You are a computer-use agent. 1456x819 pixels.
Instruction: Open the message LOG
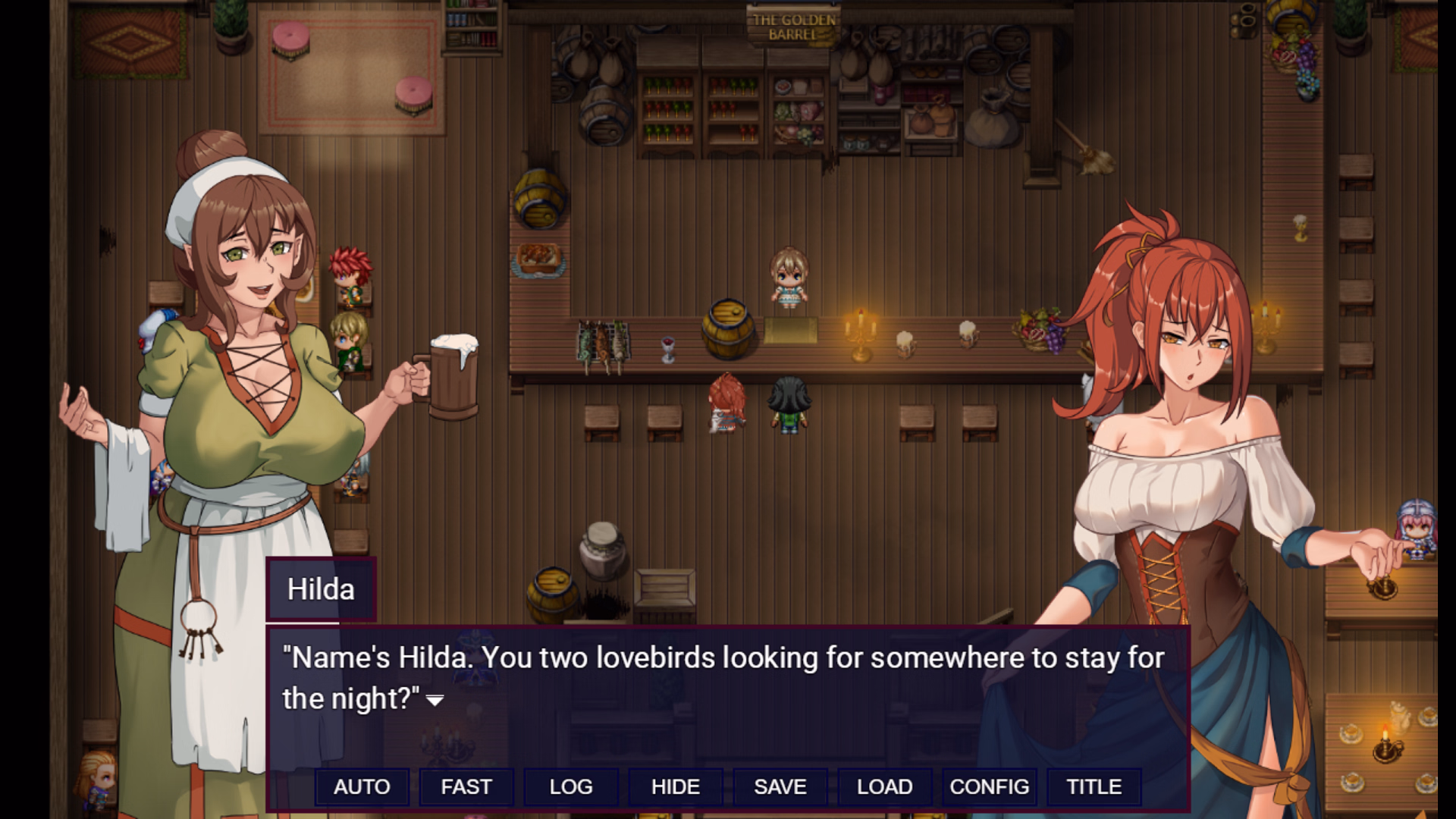(570, 786)
